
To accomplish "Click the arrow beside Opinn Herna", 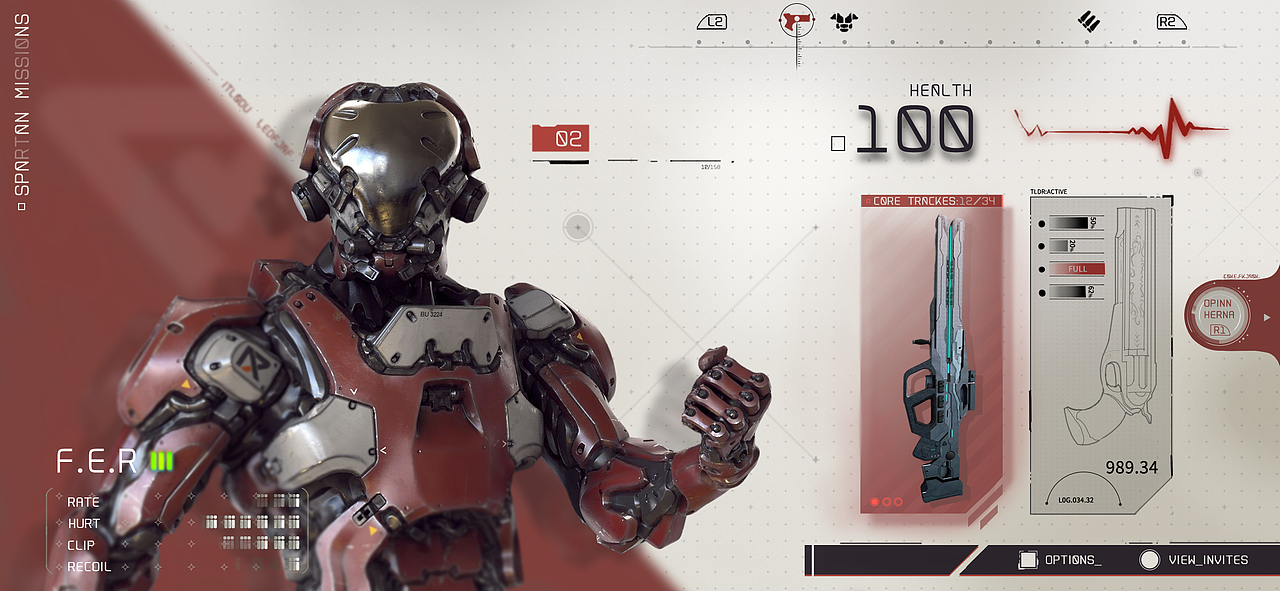I will coord(1268,317).
